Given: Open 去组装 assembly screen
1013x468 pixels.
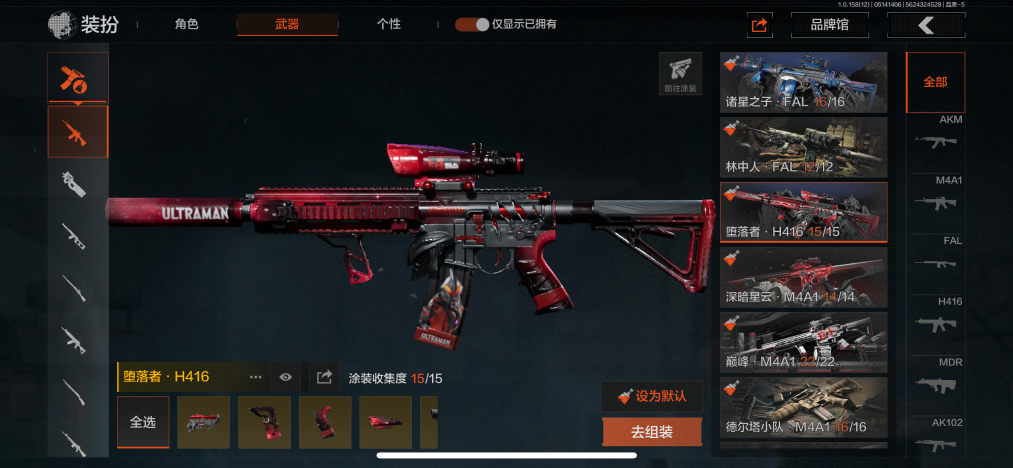Looking at the screenshot, I should pos(652,432).
